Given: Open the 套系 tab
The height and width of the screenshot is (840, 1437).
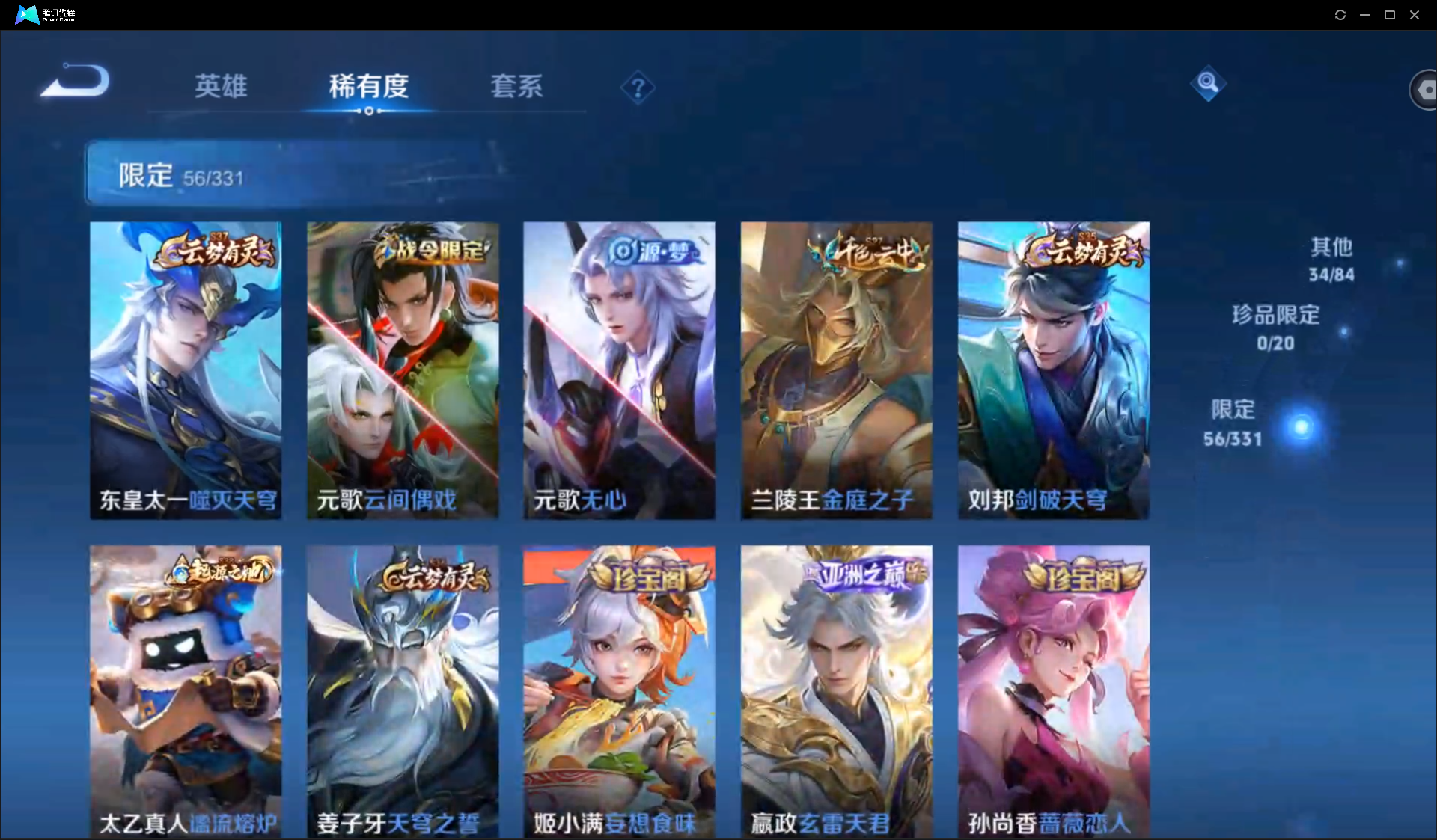Looking at the screenshot, I should 516,86.
